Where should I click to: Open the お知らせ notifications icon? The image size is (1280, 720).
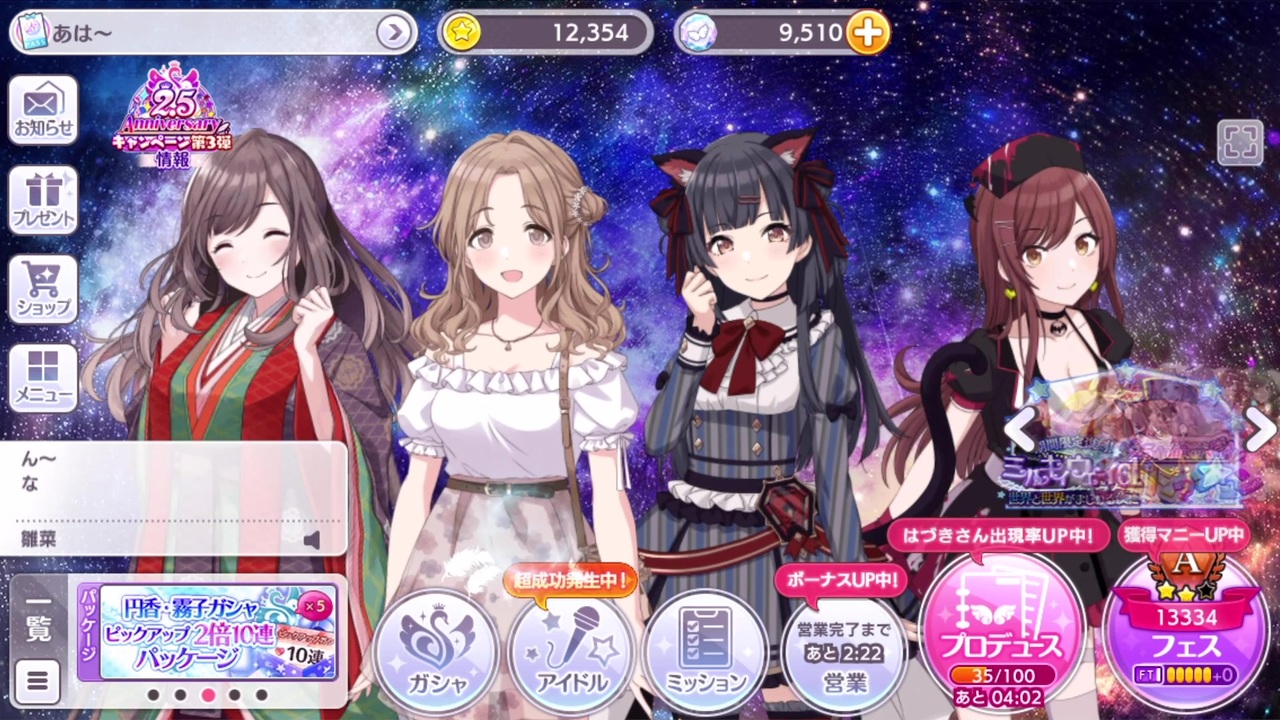[42, 108]
